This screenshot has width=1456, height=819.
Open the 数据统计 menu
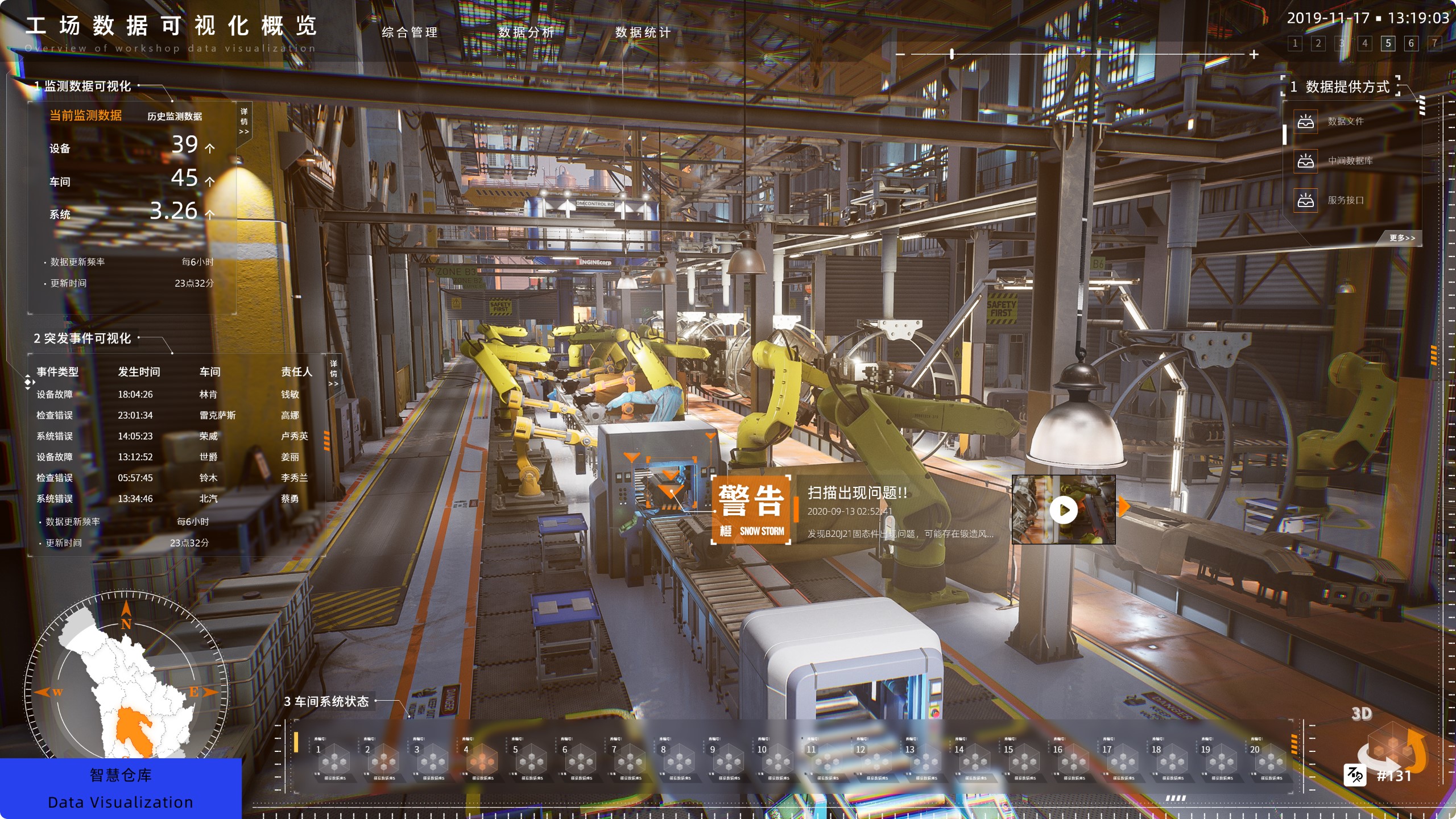(x=643, y=32)
